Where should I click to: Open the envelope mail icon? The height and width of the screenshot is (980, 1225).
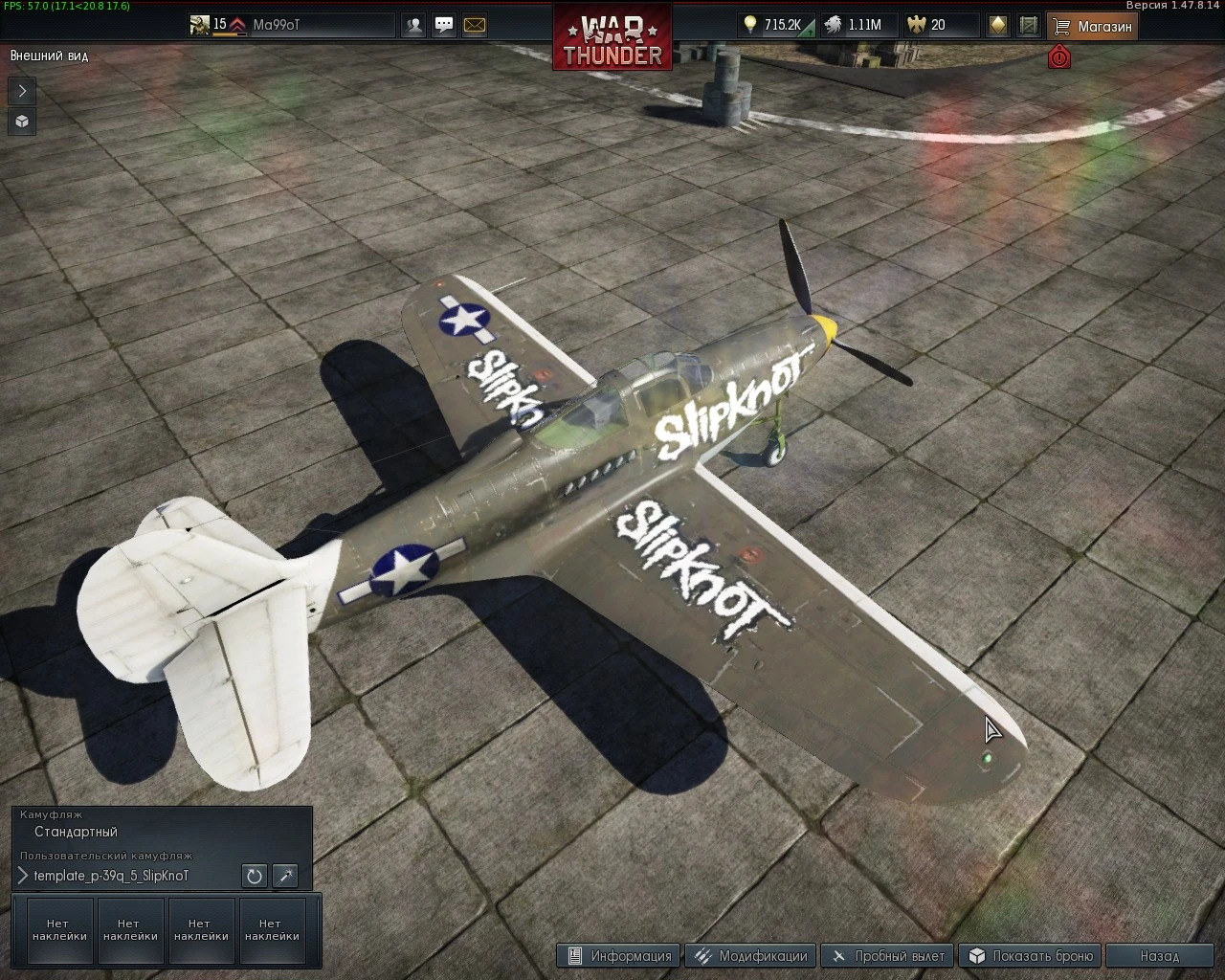point(475,25)
